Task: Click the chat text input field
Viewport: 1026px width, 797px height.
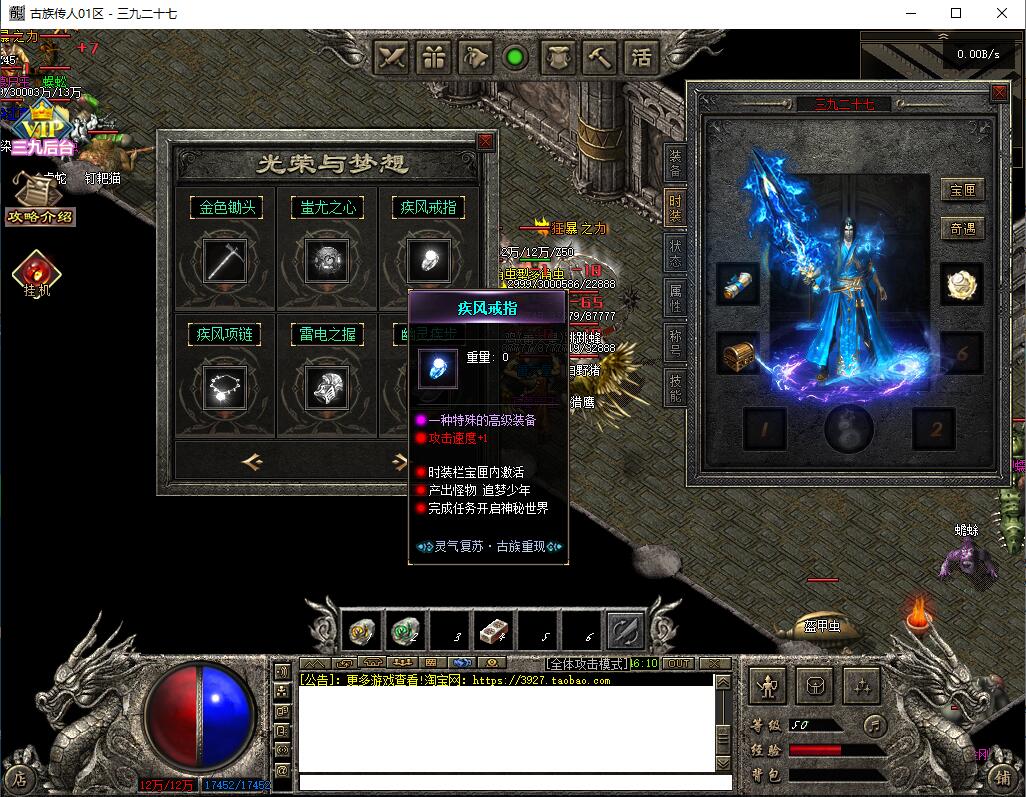Action: [505, 782]
